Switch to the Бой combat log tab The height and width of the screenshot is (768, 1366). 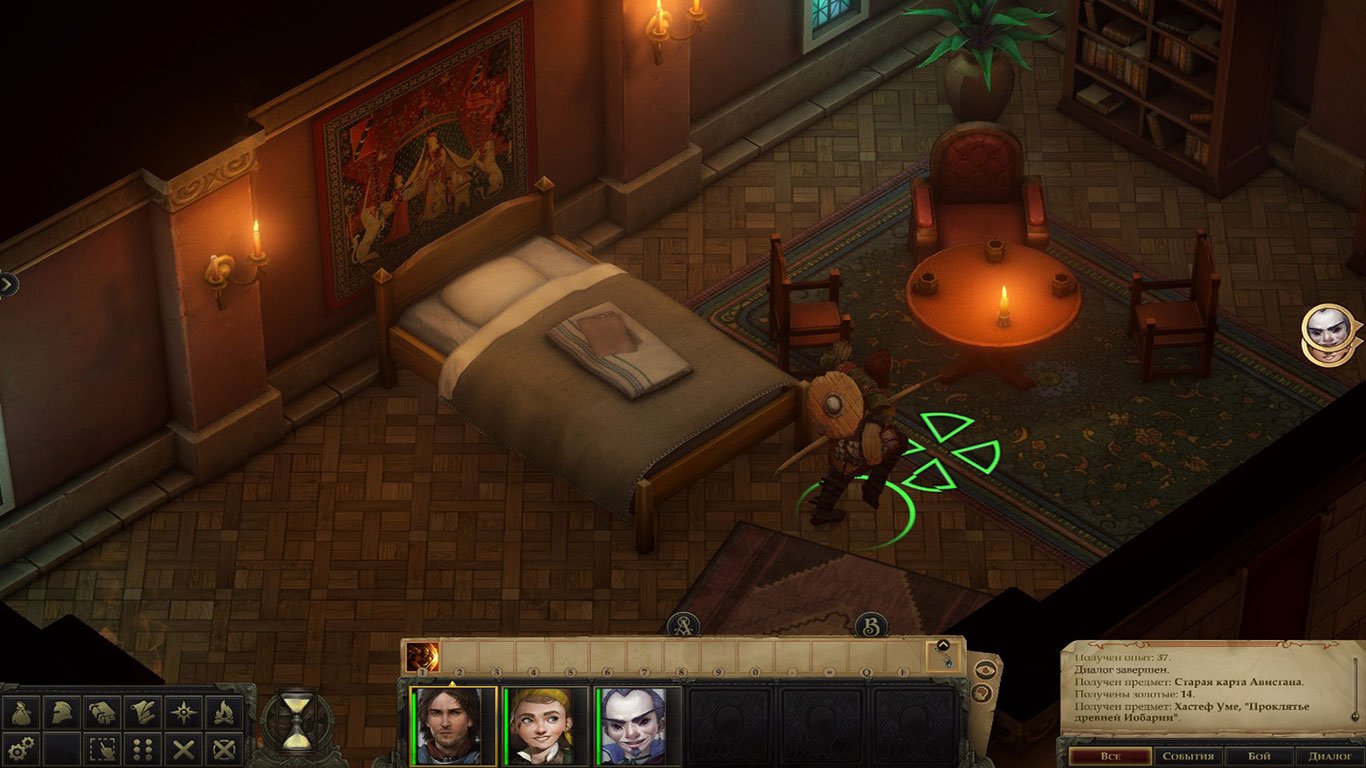click(x=1259, y=757)
